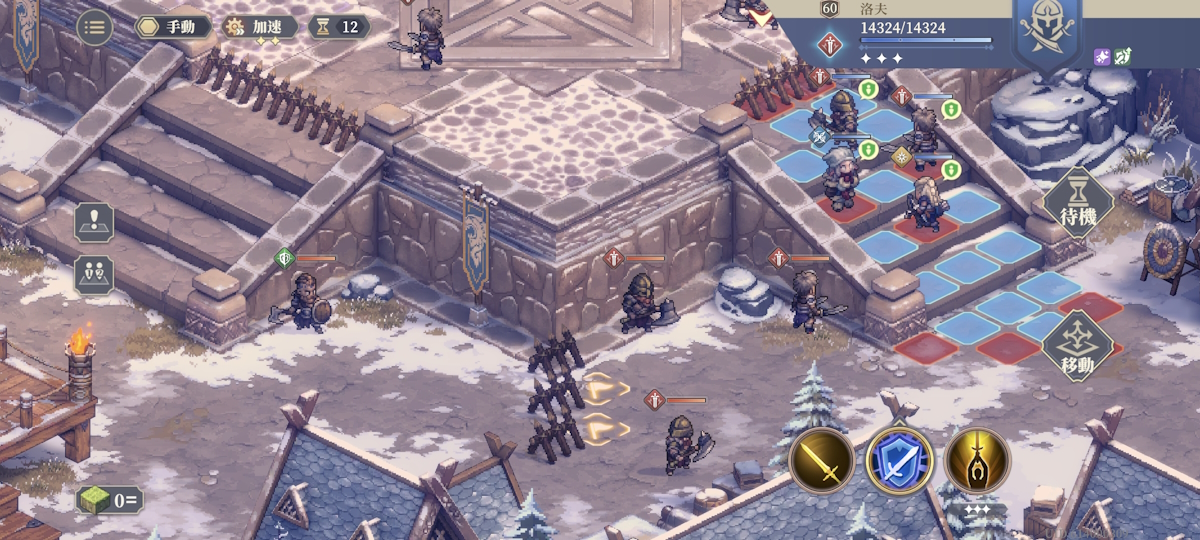The image size is (1200, 540).
Task: Open the list menu button
Action: click(x=95, y=27)
